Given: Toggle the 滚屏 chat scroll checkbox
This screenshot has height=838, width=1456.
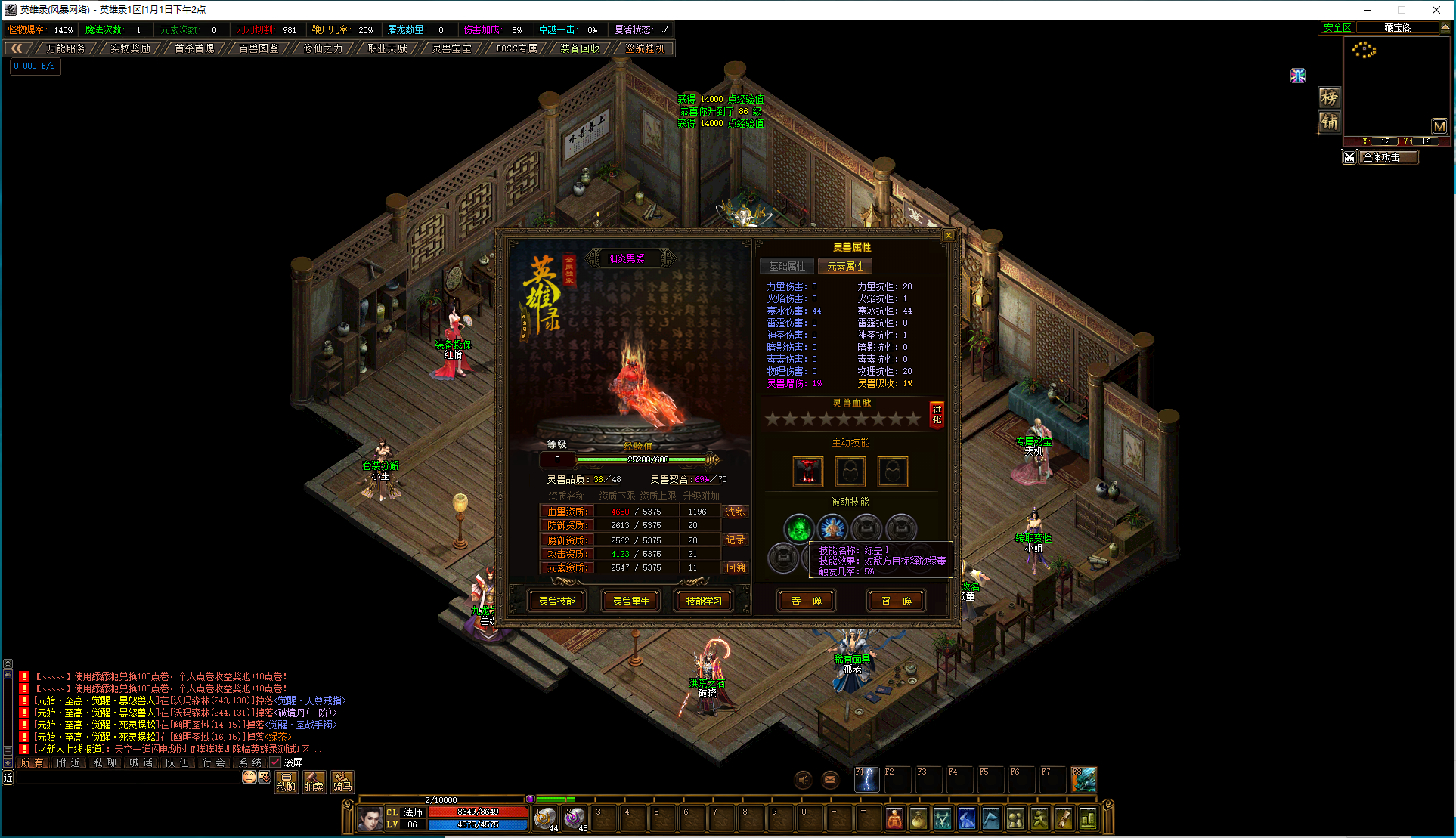Looking at the screenshot, I should tap(275, 762).
